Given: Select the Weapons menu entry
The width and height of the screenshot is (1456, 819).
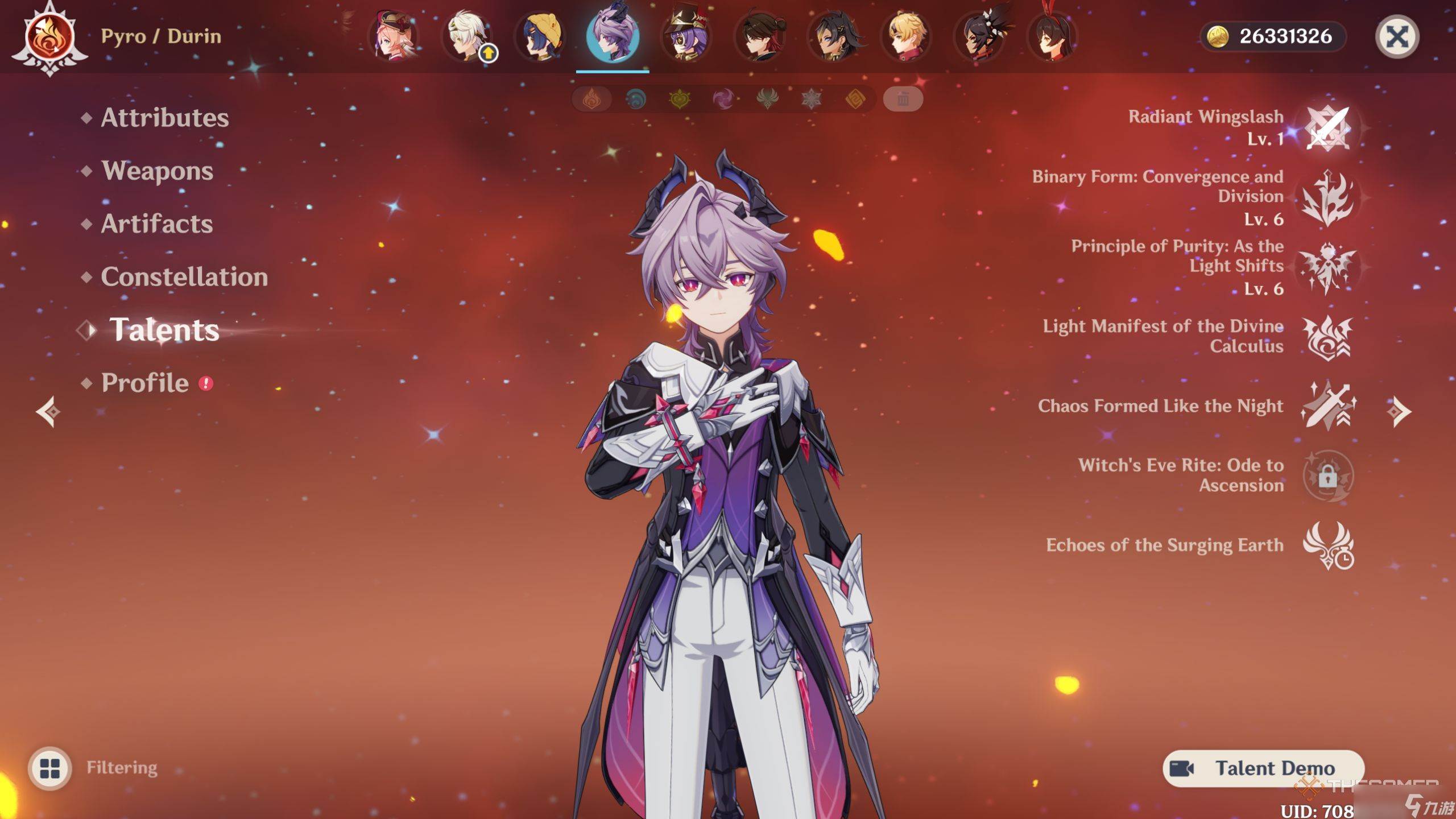Looking at the screenshot, I should 157,171.
